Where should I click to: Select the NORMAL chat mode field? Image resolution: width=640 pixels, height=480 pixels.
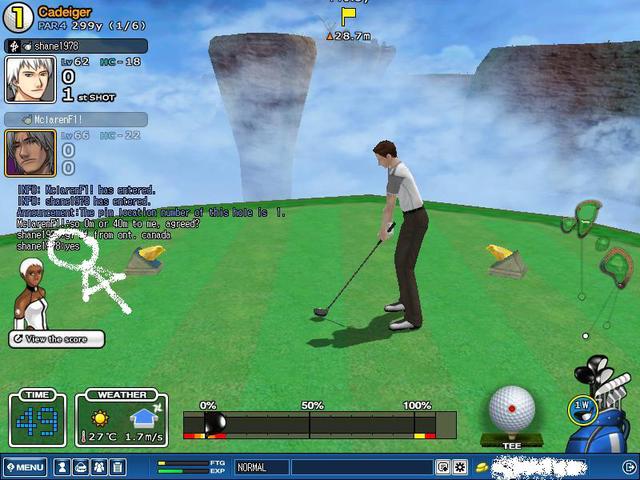[x=260, y=467]
